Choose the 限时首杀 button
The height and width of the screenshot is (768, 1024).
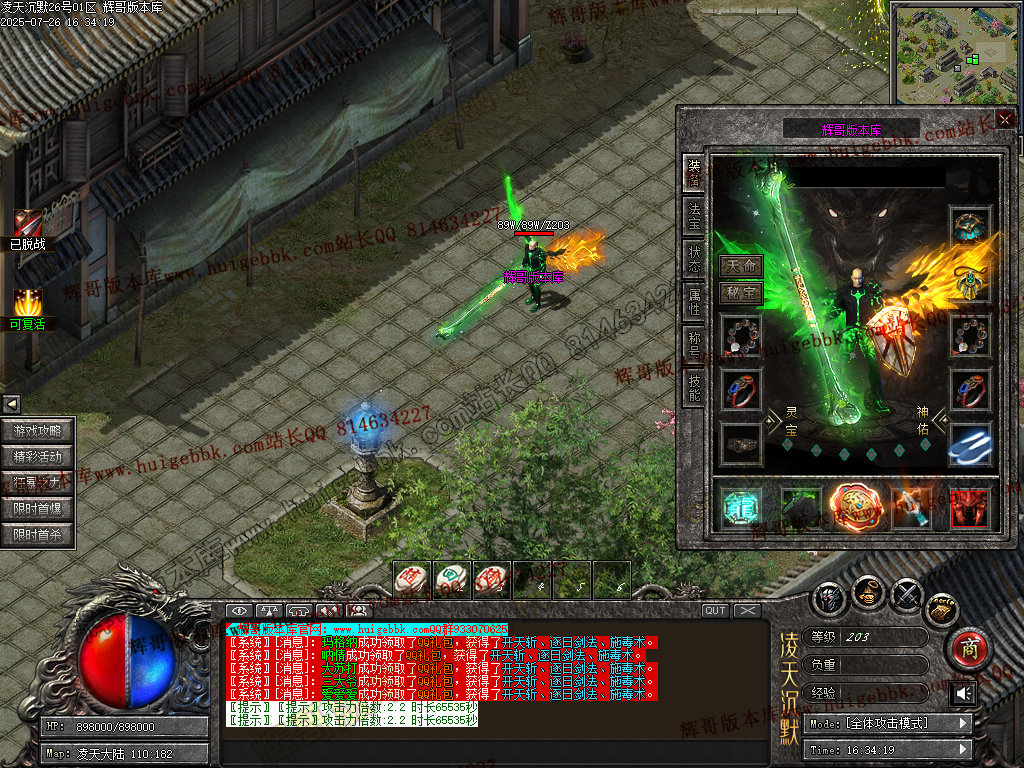(38, 535)
